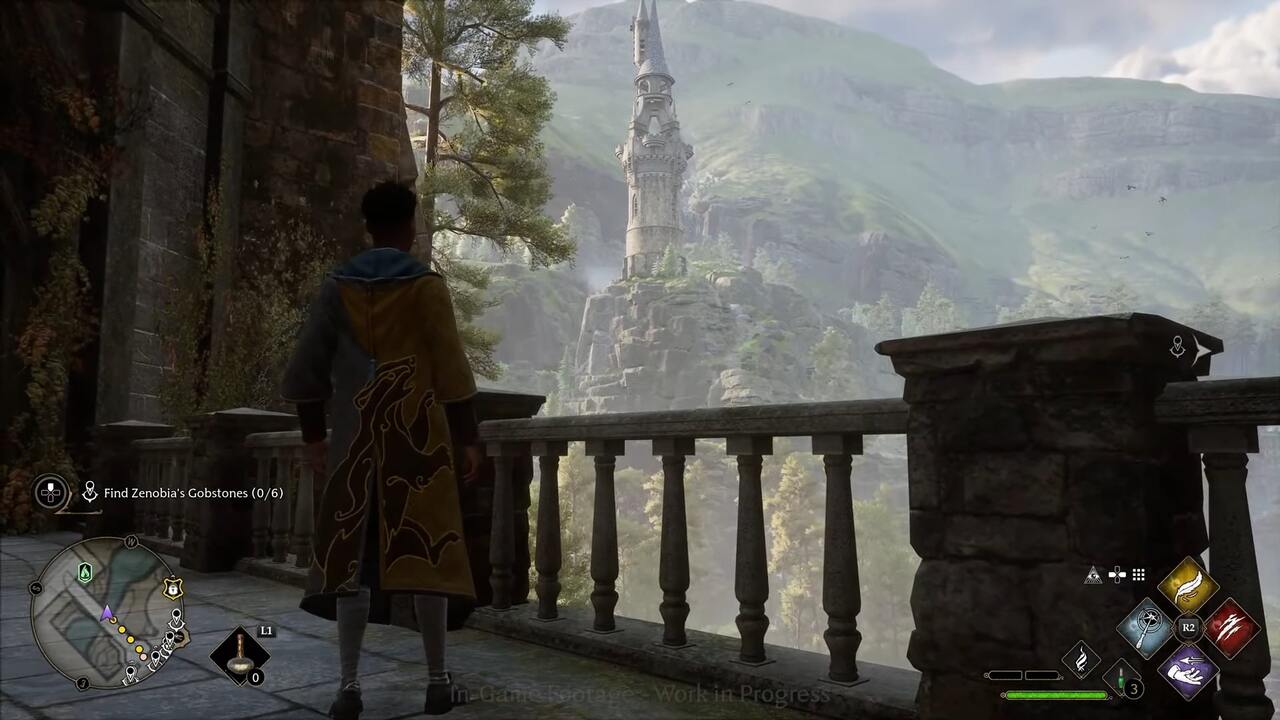Viewport: 1280px width, 720px height.
Task: Click the Ancient Magic triangle eye icon
Action: pos(1093,577)
